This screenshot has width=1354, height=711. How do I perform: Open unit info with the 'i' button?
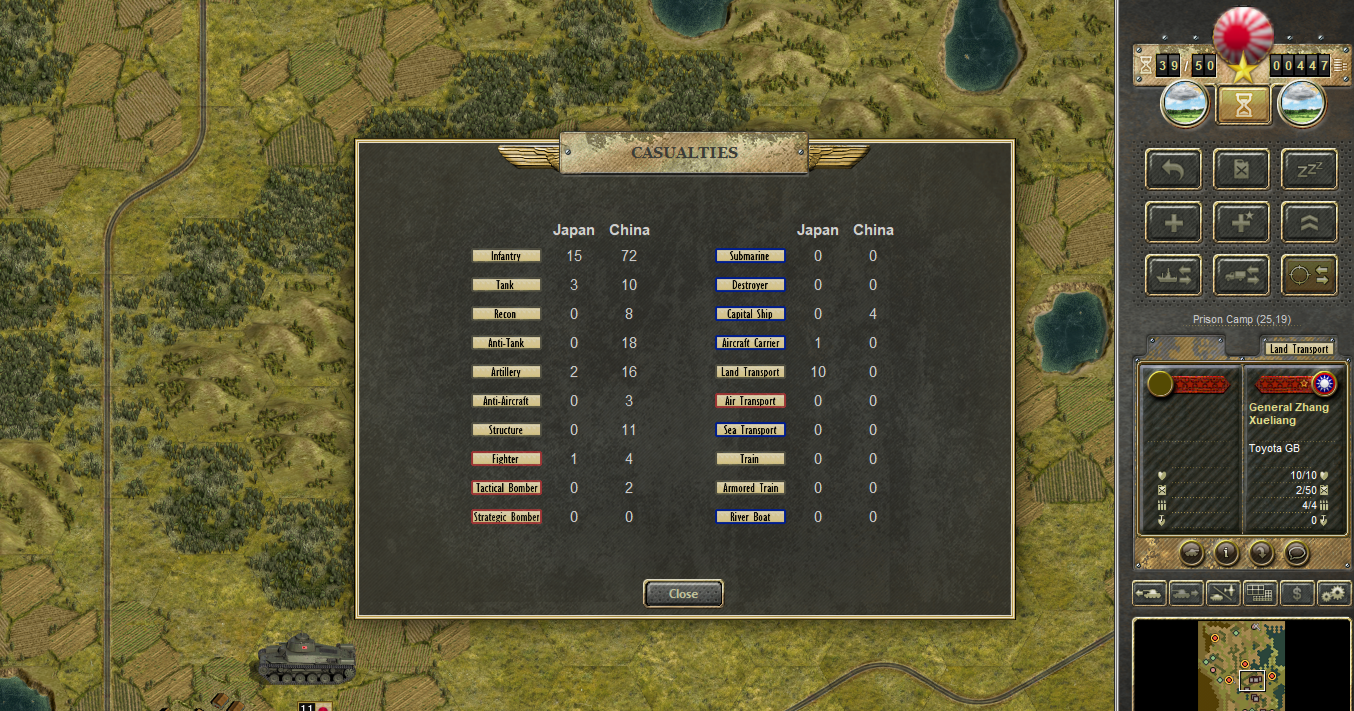pyautogui.click(x=1227, y=552)
